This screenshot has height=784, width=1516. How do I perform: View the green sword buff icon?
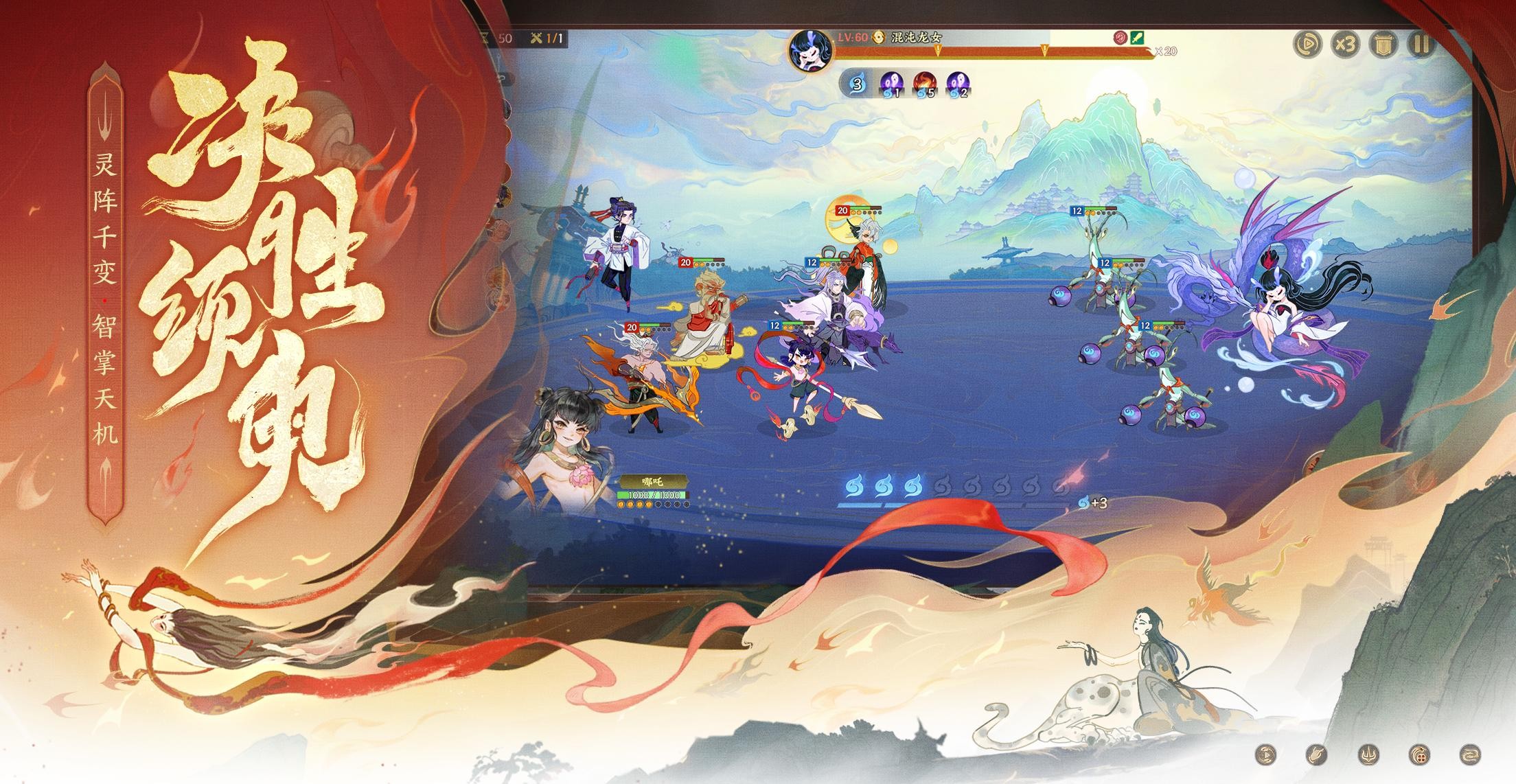click(x=1138, y=38)
